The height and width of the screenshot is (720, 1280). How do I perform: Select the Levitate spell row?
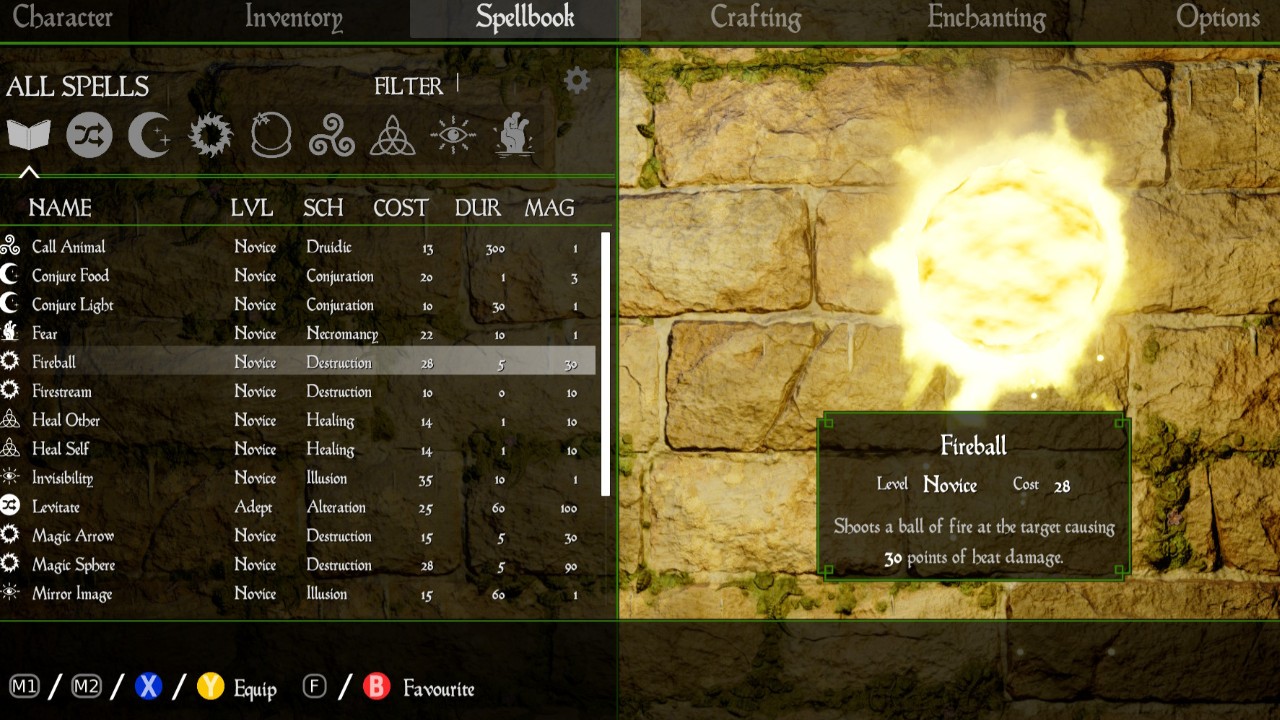(x=55, y=507)
